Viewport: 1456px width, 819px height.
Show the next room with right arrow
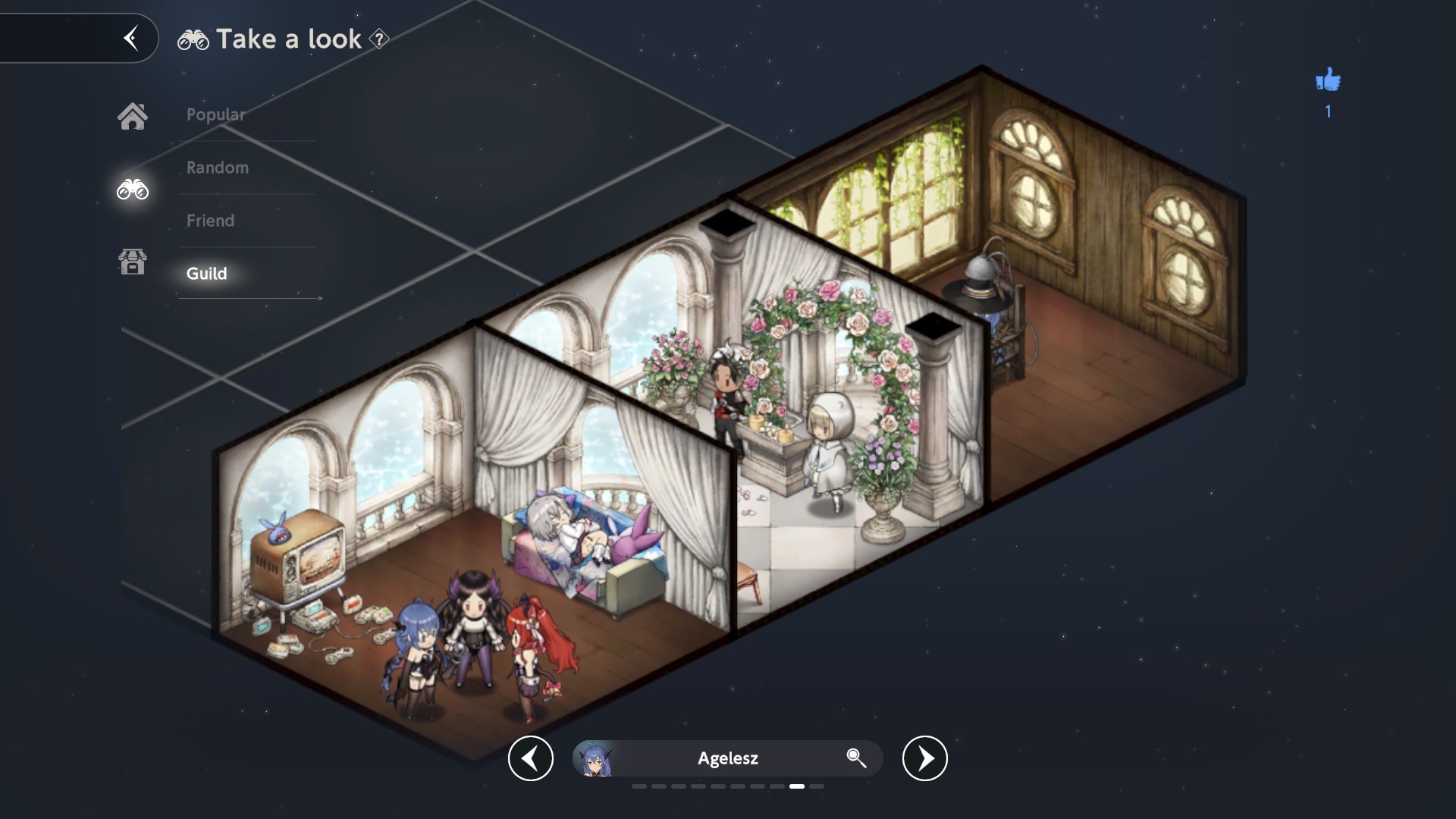[924, 758]
